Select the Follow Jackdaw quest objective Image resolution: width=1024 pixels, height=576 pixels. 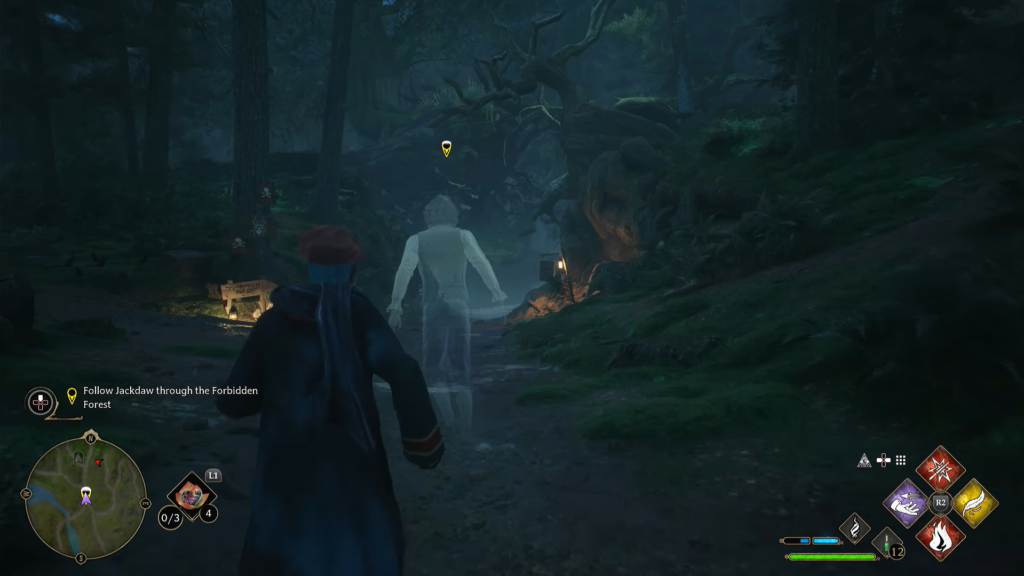pyautogui.click(x=161, y=397)
